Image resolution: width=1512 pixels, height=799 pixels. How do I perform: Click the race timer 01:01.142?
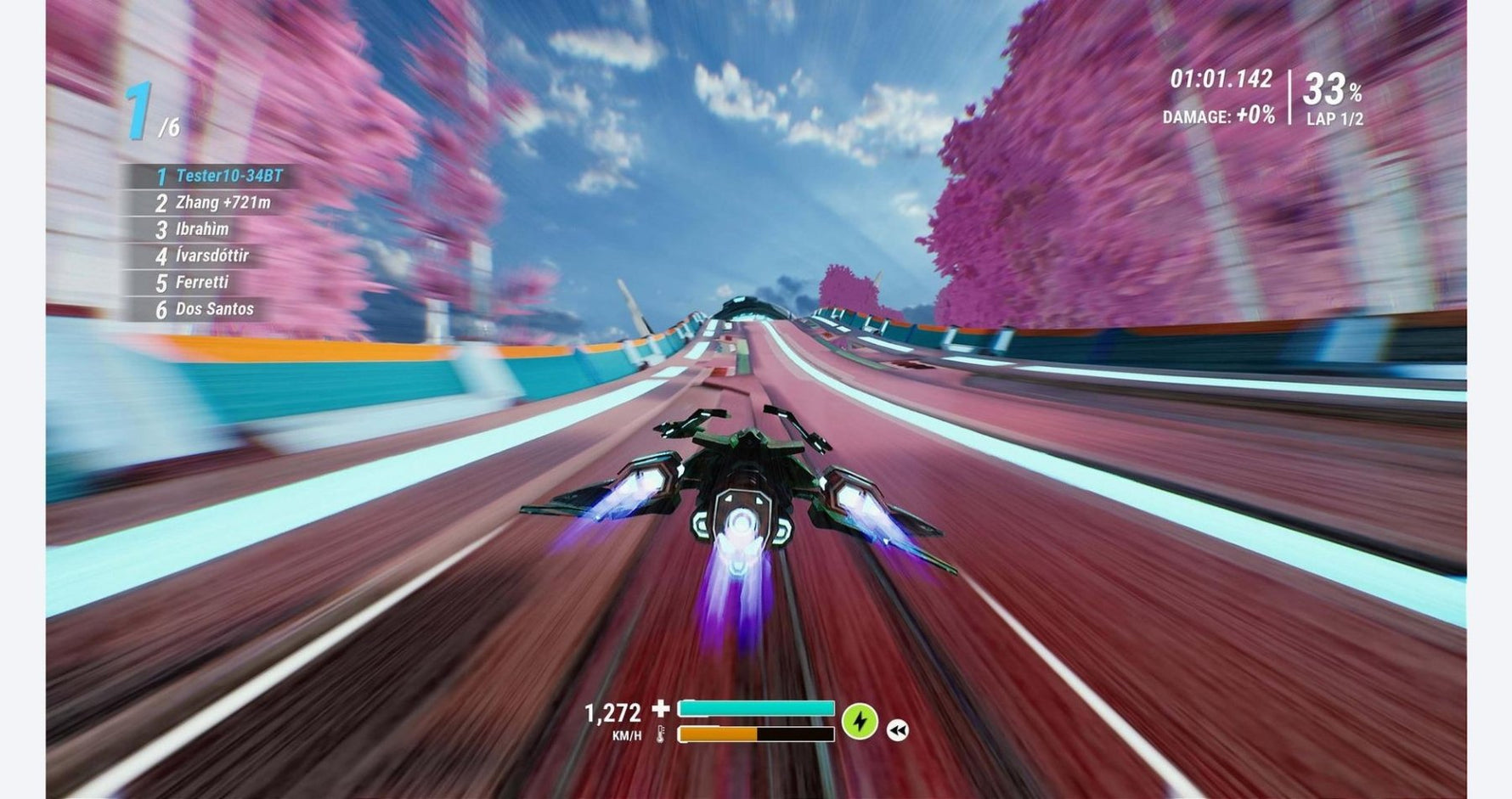(x=1219, y=80)
